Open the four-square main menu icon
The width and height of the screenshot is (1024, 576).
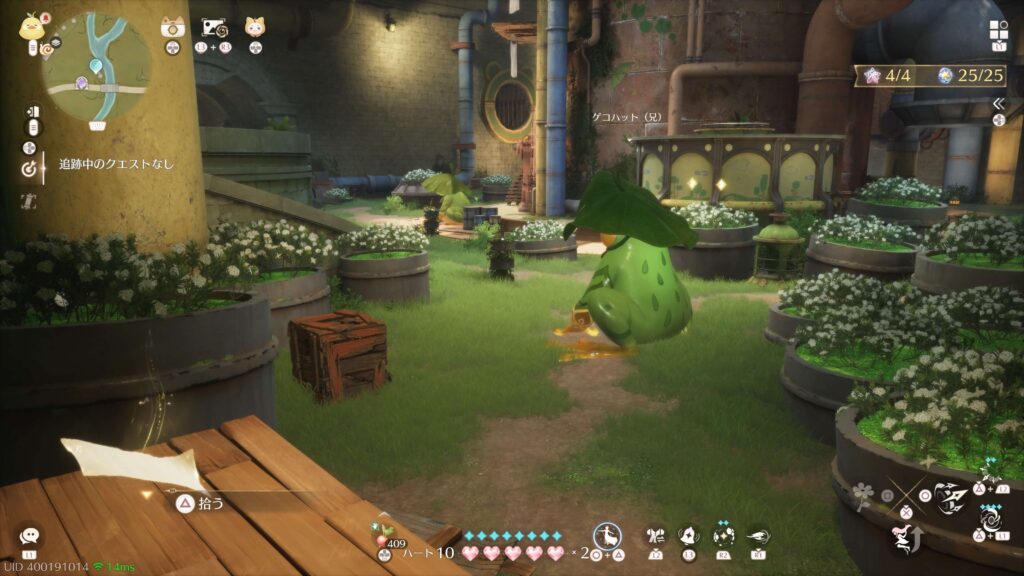(x=998, y=29)
